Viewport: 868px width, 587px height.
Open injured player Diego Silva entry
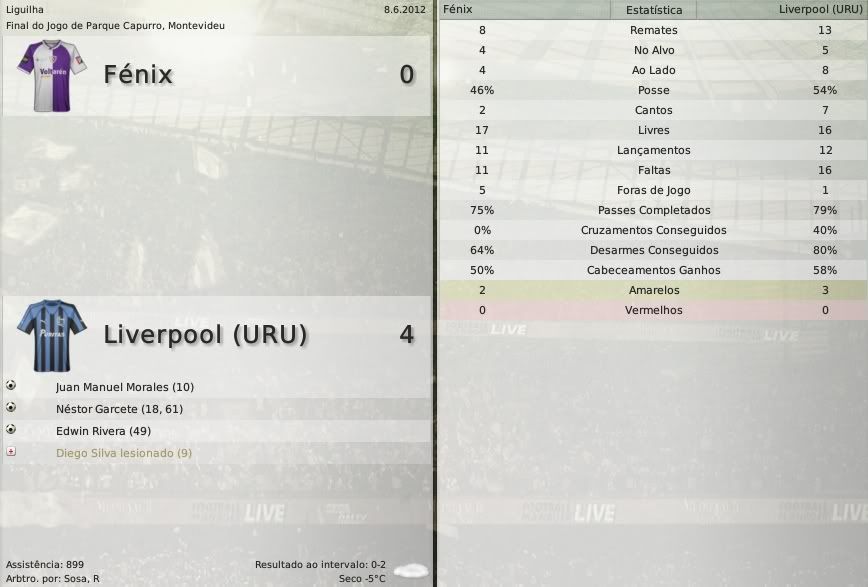click(123, 453)
